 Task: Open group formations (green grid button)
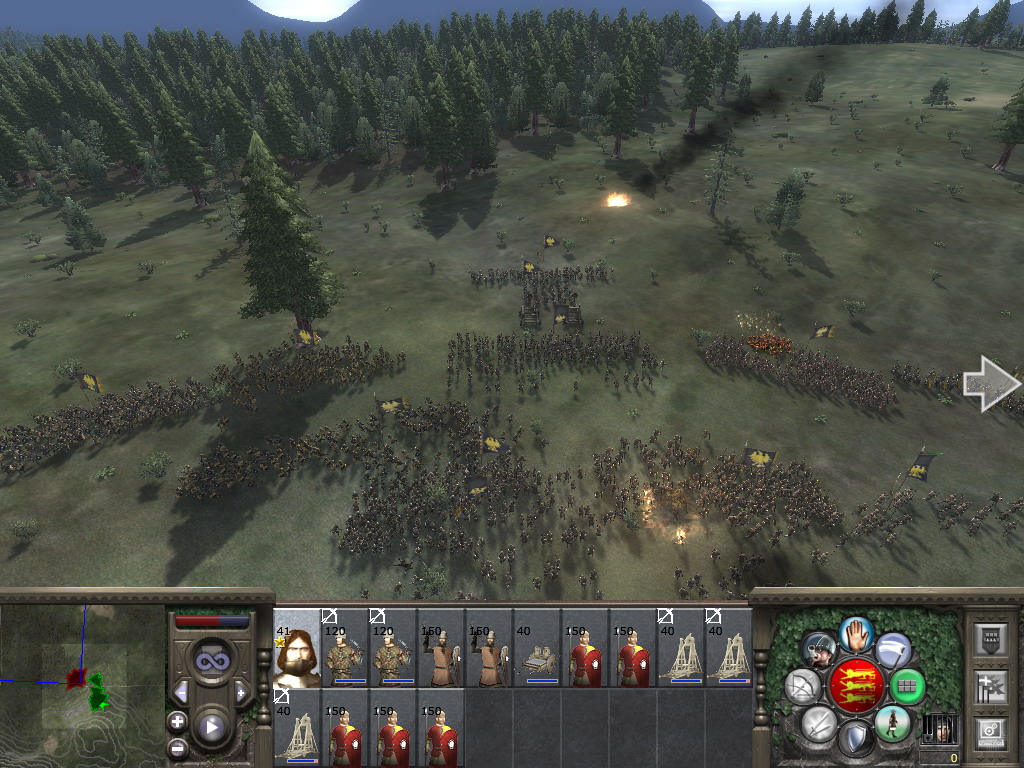coord(907,686)
